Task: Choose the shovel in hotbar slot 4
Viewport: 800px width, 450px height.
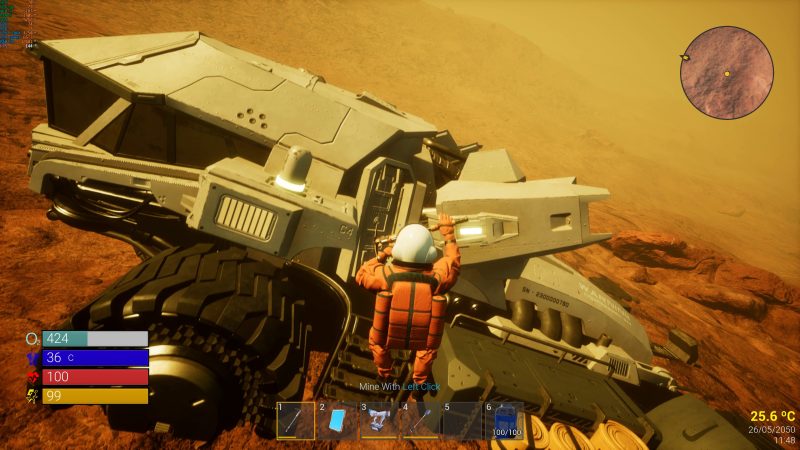Action: pos(420,420)
